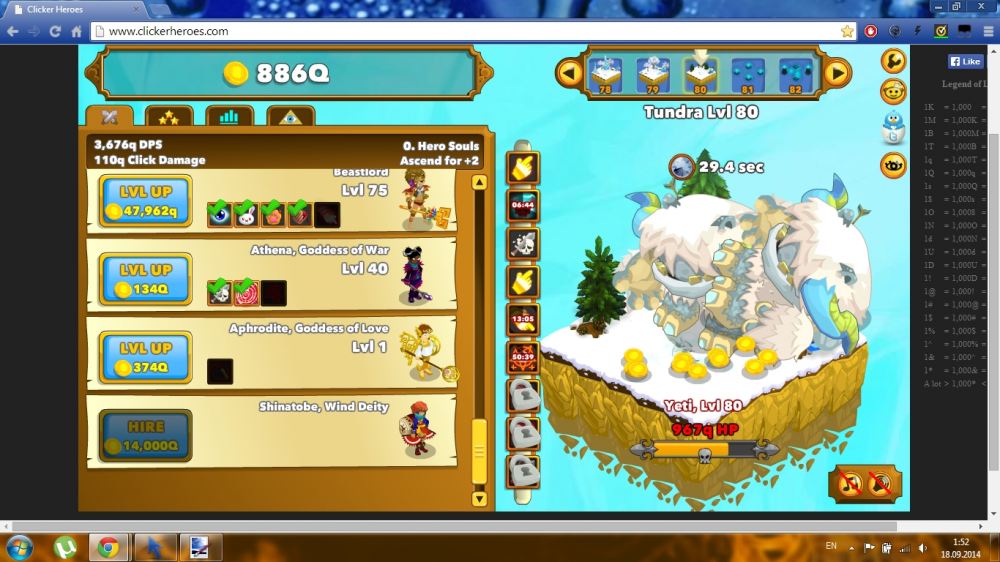Open the two stars tab
The width and height of the screenshot is (1000, 562).
[x=169, y=117]
